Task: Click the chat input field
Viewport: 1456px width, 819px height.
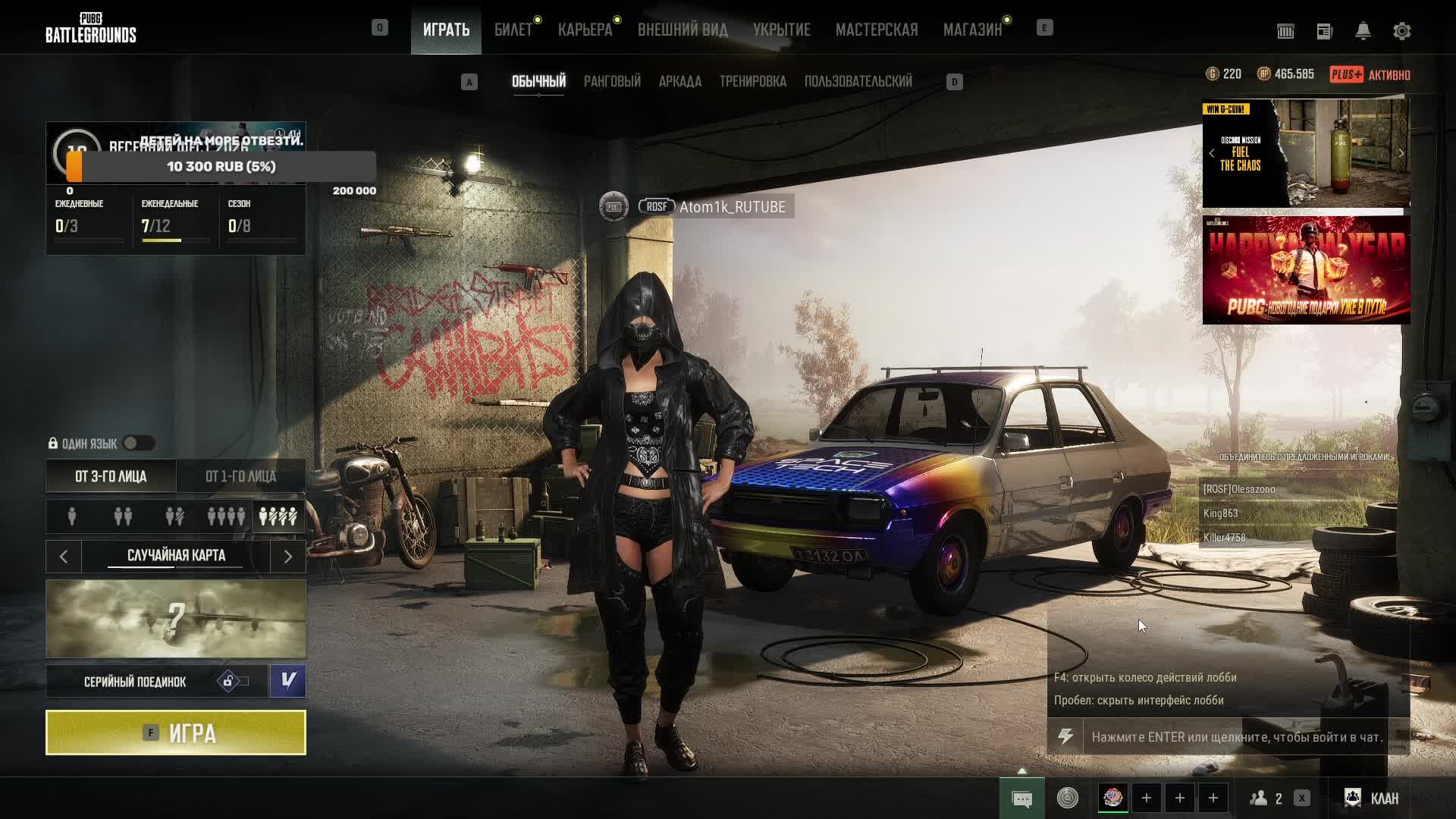Action: click(1236, 737)
